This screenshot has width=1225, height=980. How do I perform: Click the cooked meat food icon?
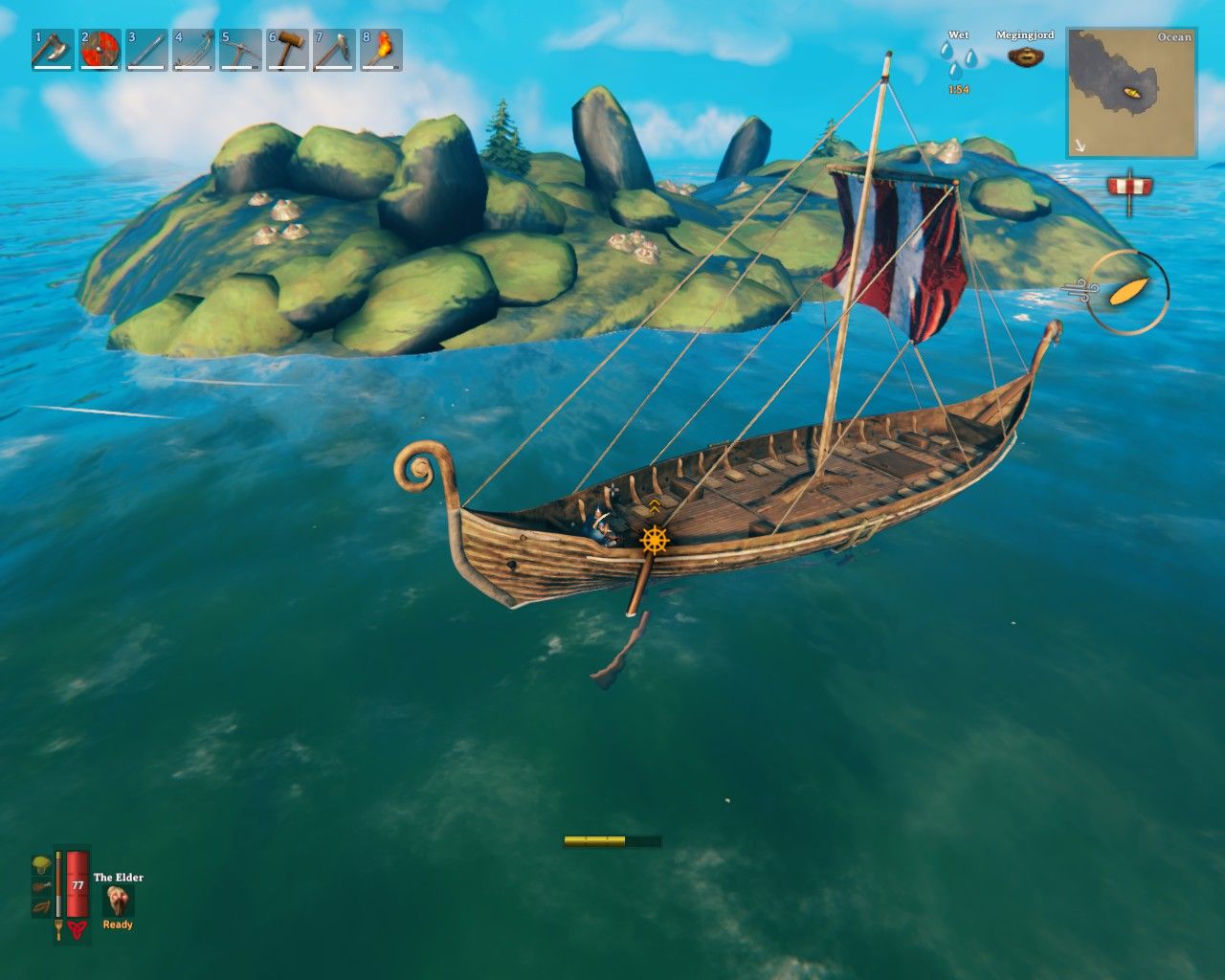(x=42, y=884)
